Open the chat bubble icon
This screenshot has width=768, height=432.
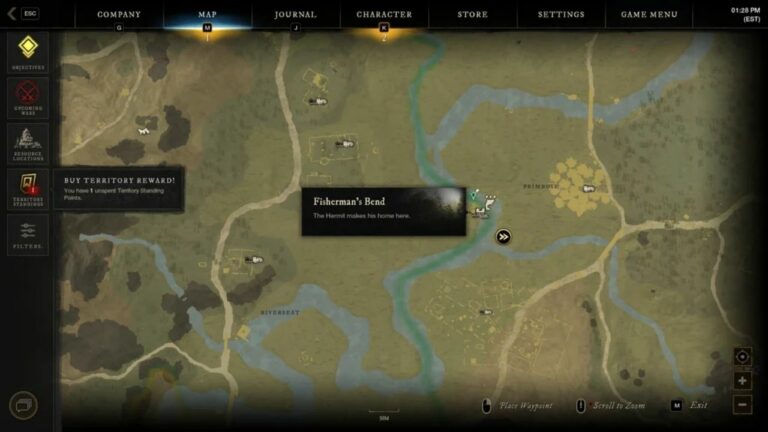(x=23, y=405)
